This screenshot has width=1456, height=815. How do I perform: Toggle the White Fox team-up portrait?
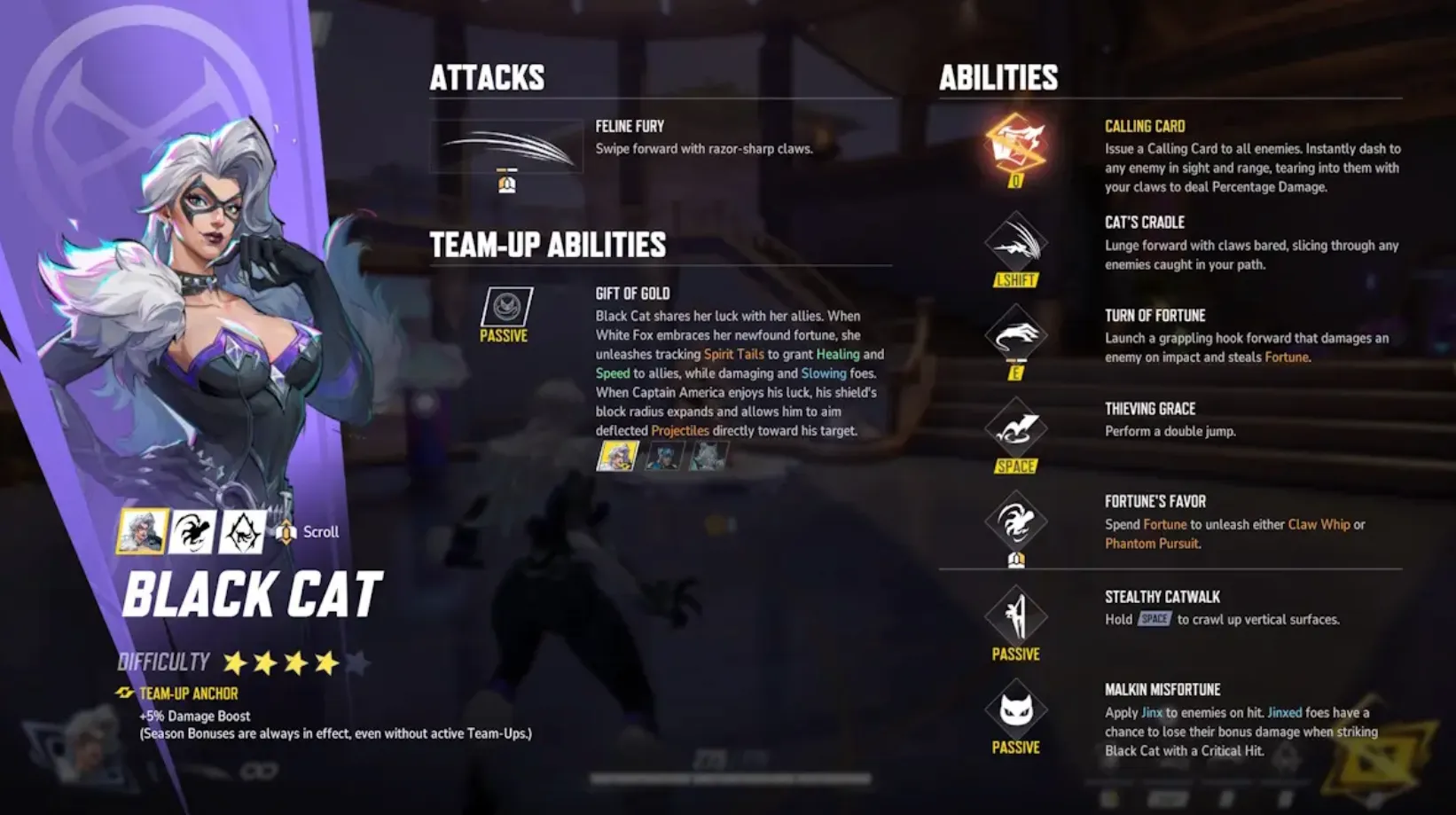tap(663, 458)
